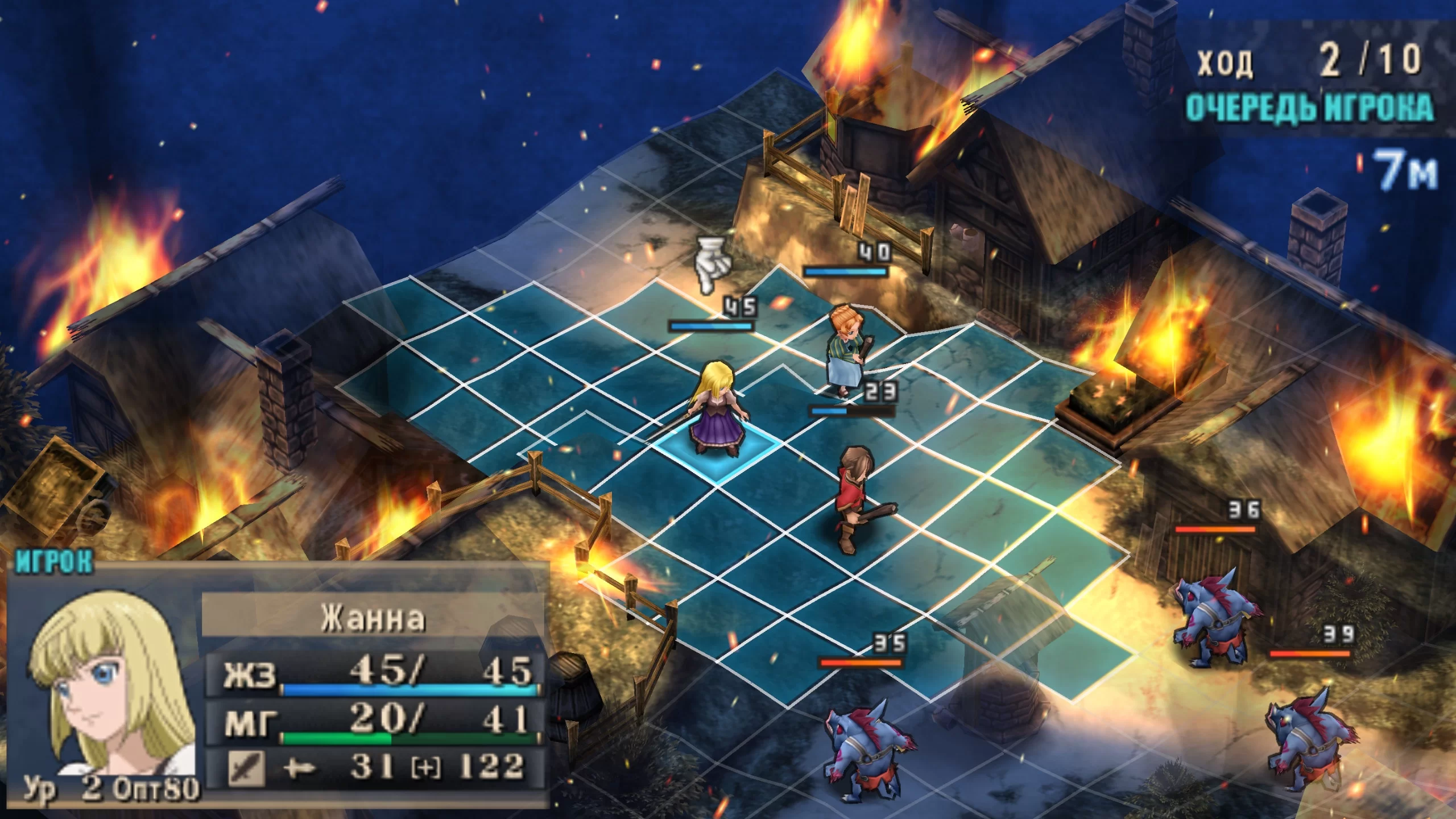
Task: Click the Жанна name plate
Action: tap(373, 617)
